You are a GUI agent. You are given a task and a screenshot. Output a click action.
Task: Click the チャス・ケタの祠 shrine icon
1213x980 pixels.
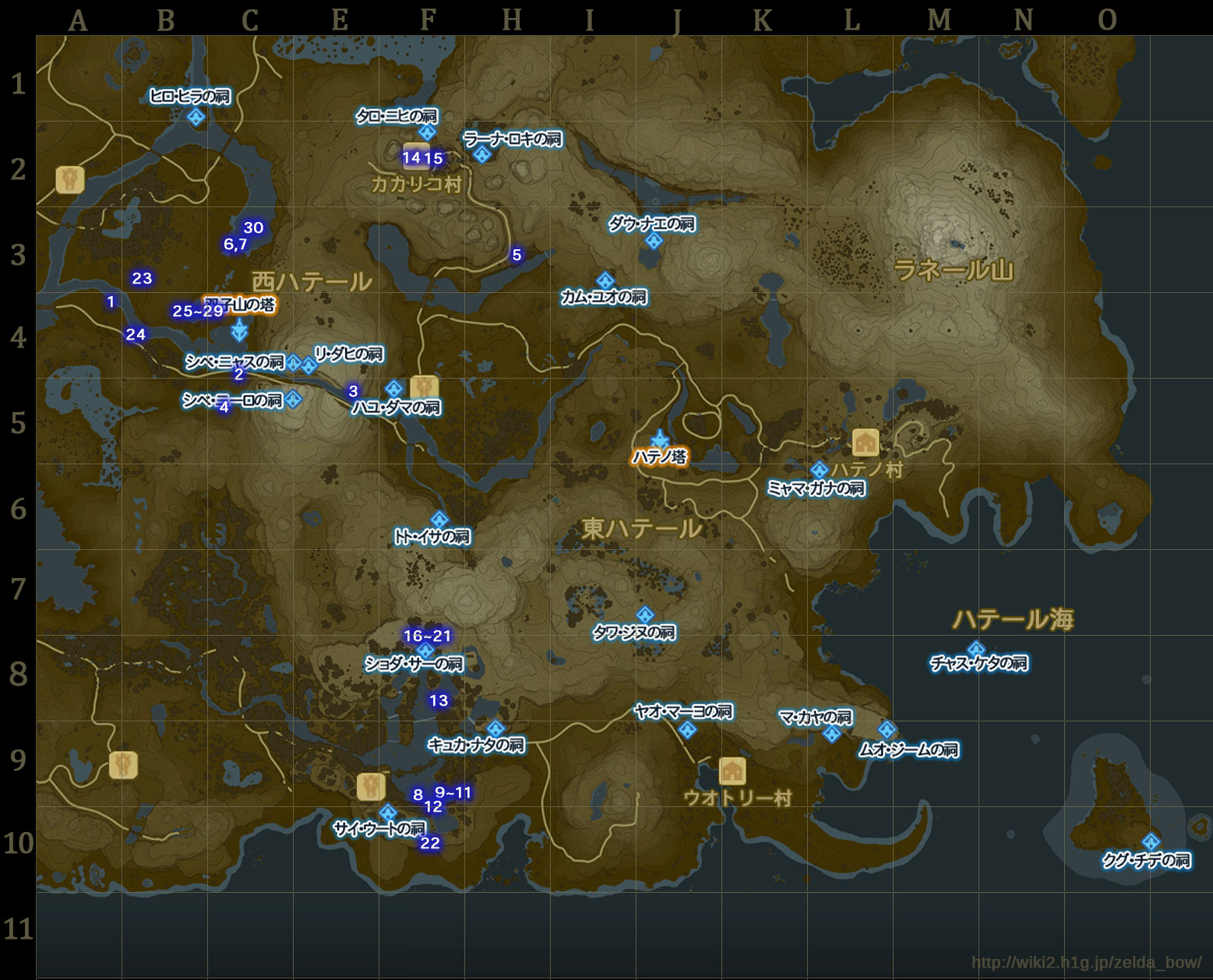coord(975,649)
